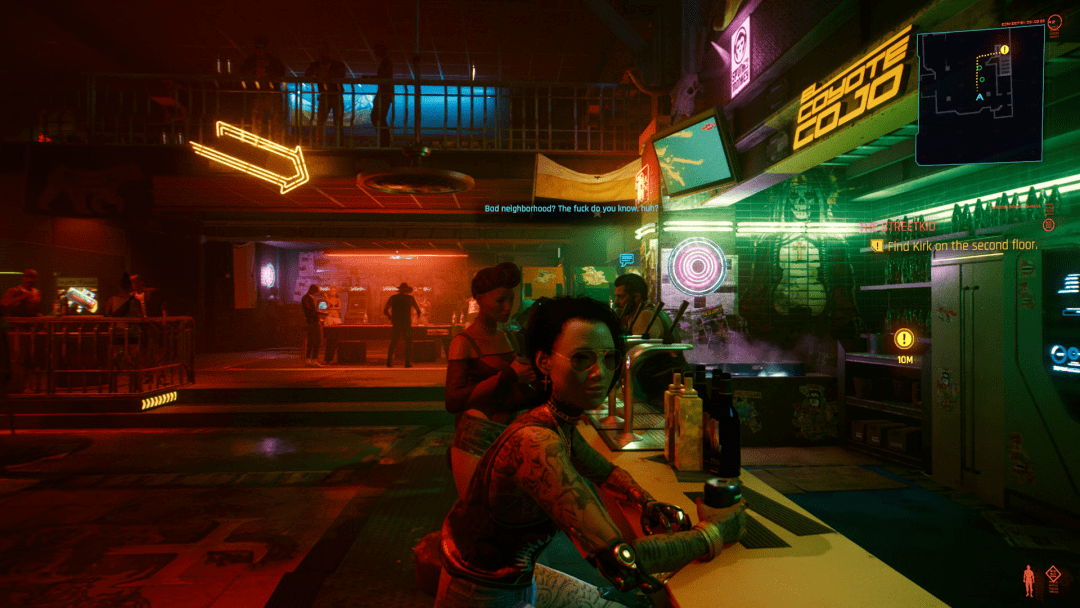
Task: Click the diamond-shaped HUD icon
Action: [1053, 575]
